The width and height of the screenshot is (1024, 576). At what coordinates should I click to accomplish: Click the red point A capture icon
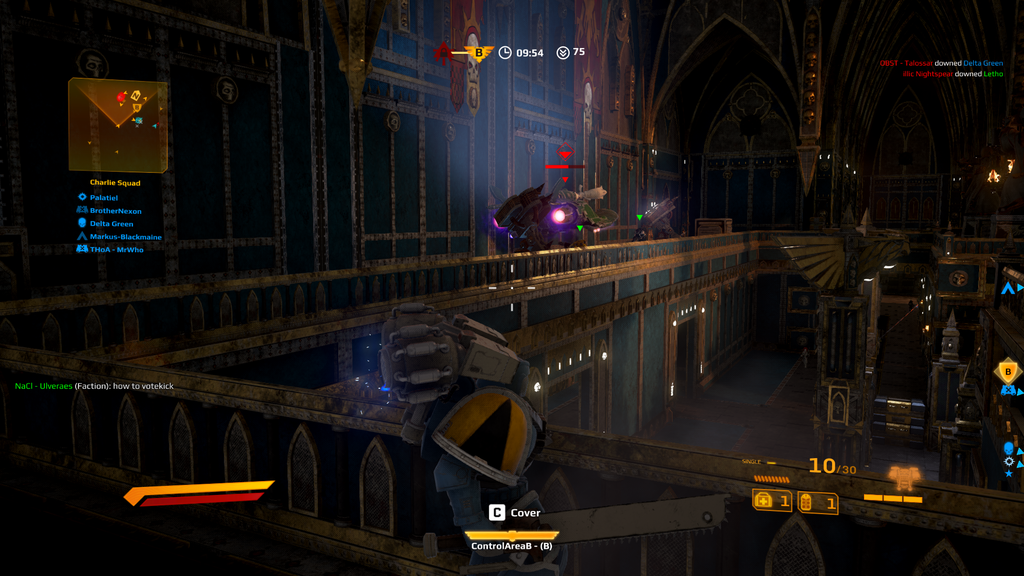[x=443, y=51]
